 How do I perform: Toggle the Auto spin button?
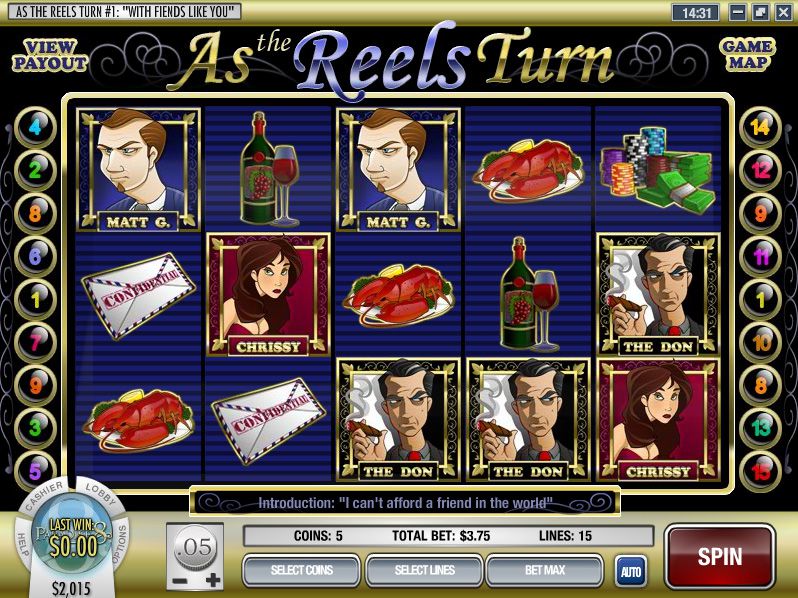pyautogui.click(x=630, y=571)
